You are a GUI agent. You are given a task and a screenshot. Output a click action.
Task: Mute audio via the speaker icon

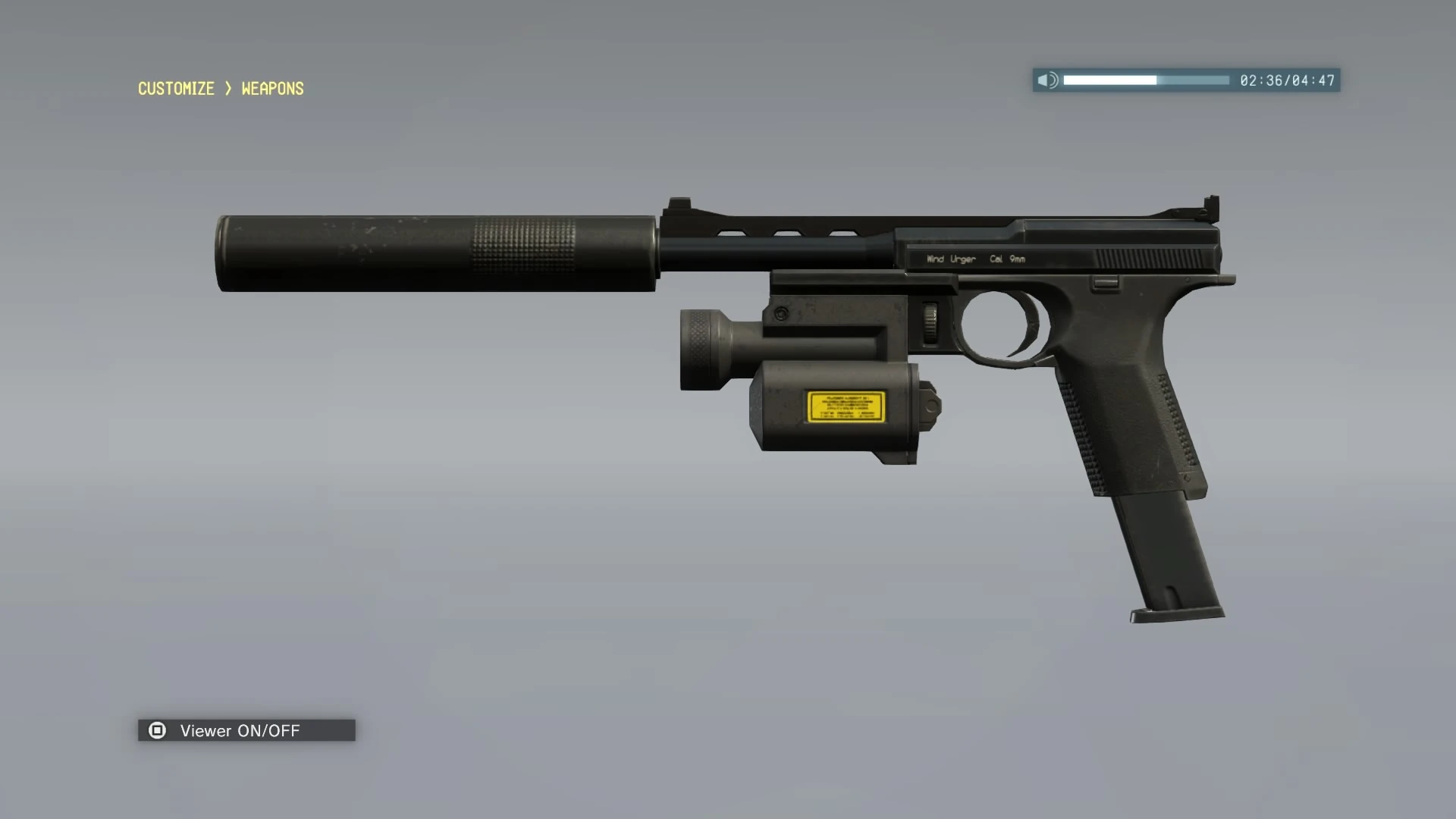click(1050, 80)
